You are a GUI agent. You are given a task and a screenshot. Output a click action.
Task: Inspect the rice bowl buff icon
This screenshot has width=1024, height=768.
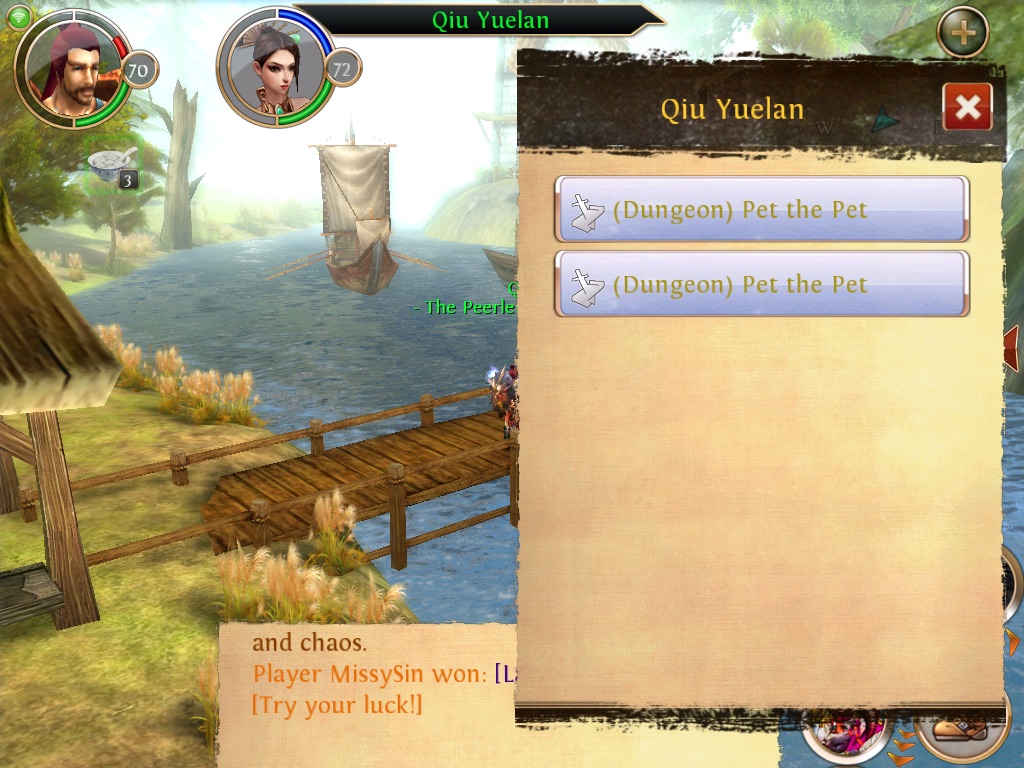[x=107, y=166]
